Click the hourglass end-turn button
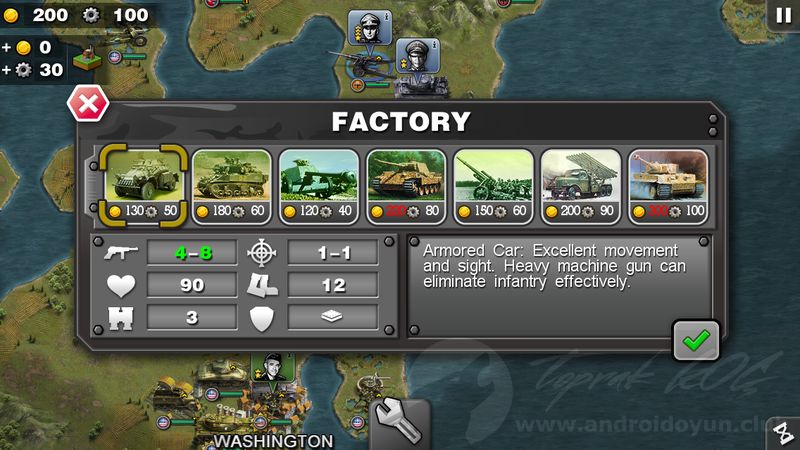Viewport: 800px width, 450px height. [783, 433]
